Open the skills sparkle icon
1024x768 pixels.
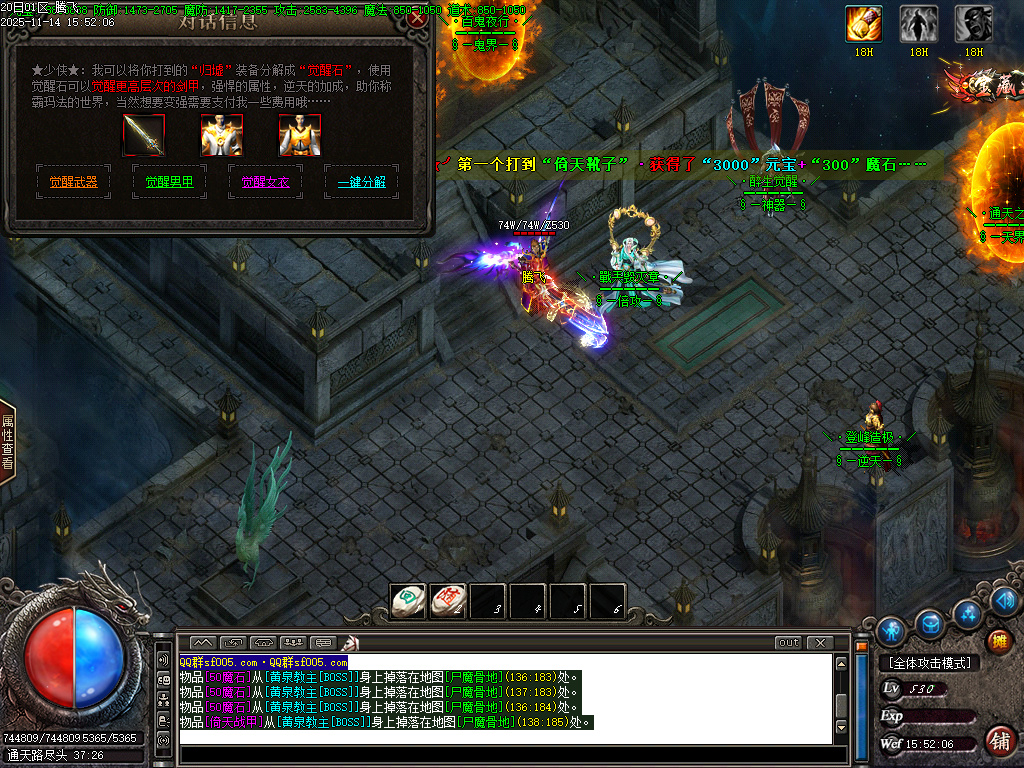coord(967,613)
